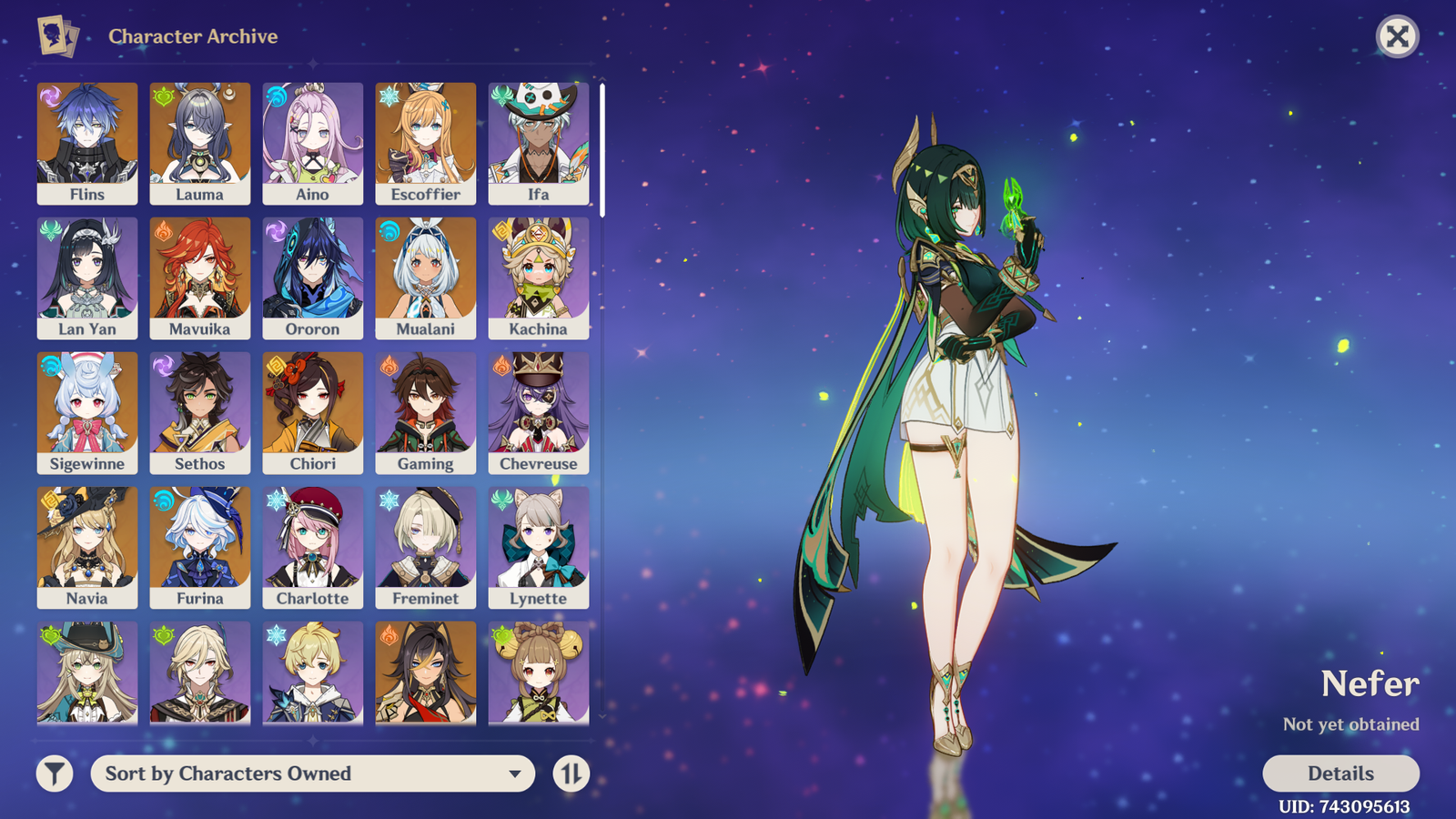The height and width of the screenshot is (819, 1456).
Task: Open Kachina's archive entry
Action: tap(539, 278)
